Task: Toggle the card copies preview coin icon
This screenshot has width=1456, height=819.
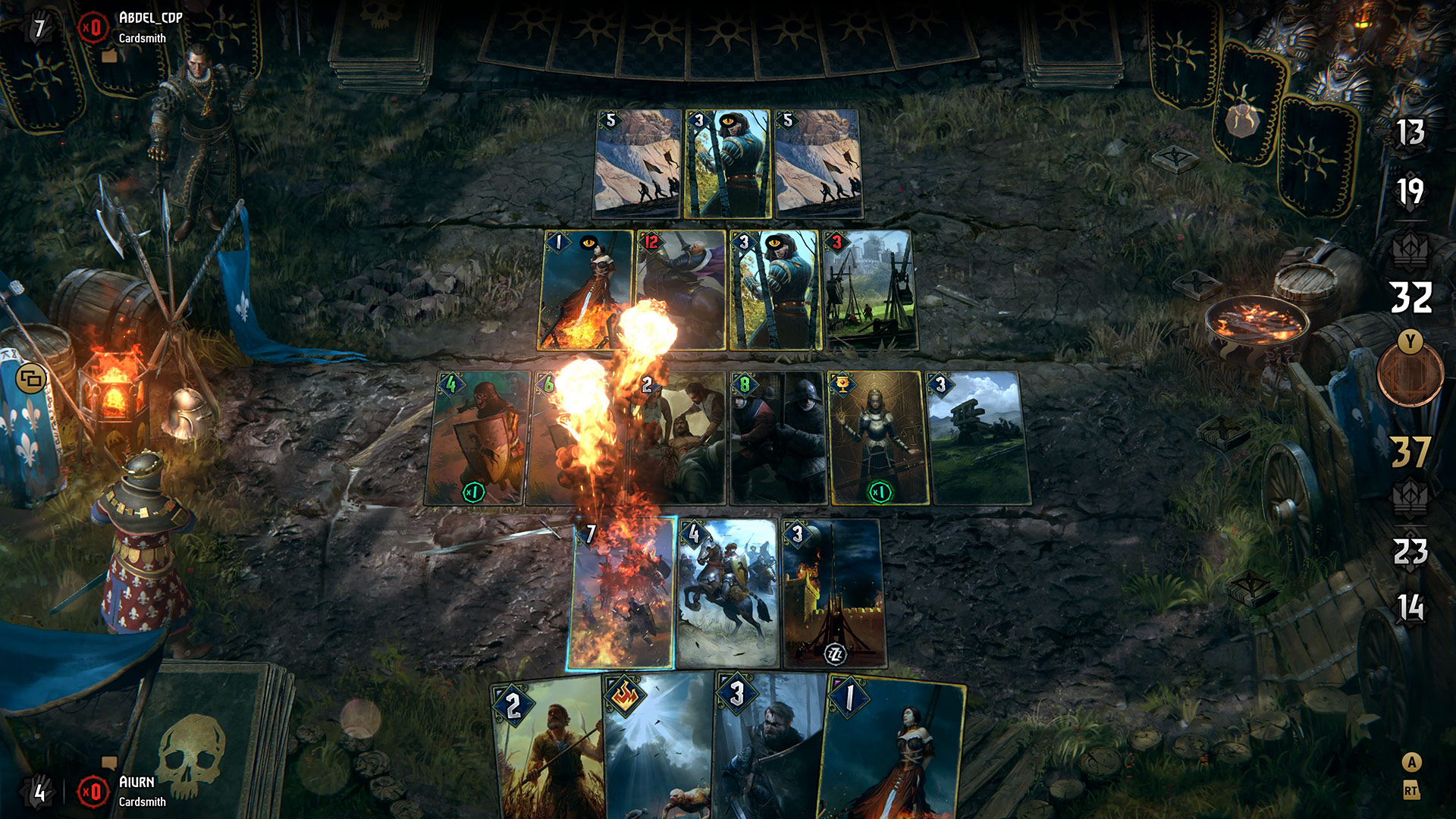Action: (31, 377)
